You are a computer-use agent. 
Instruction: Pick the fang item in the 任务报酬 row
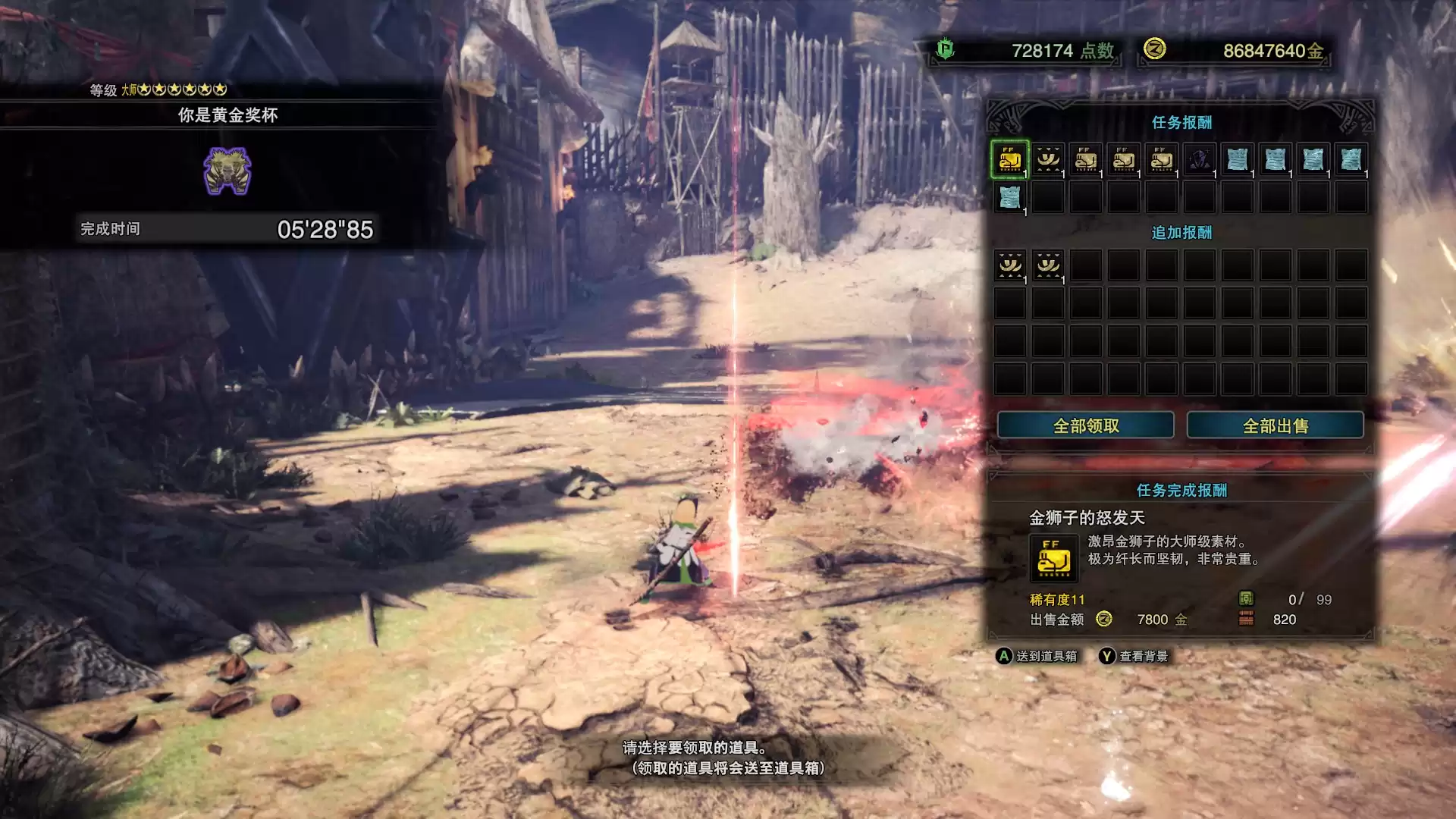[x=1047, y=159]
